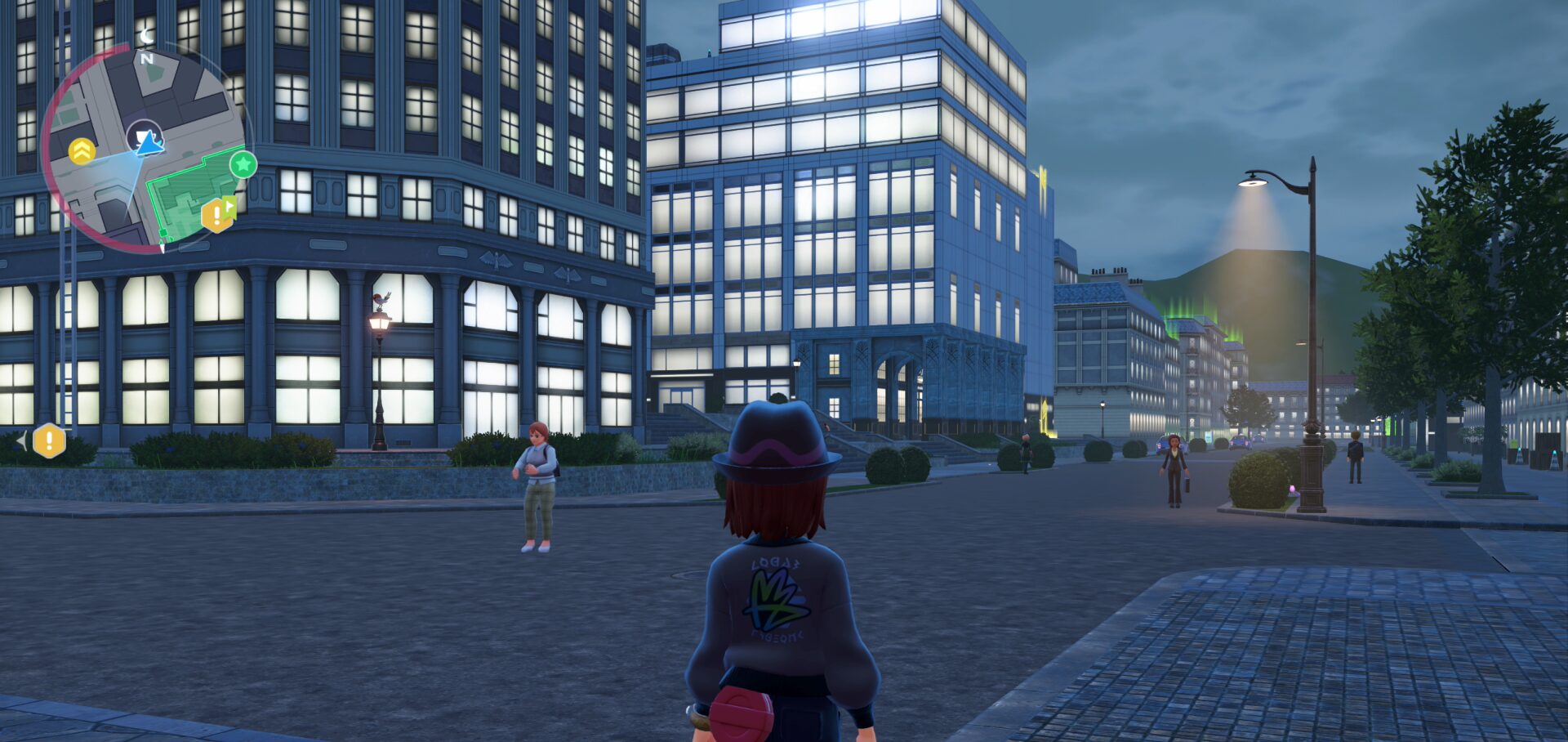Click the orange exclamation flag marker on minimap
The height and width of the screenshot is (742, 1568).
click(x=217, y=214)
